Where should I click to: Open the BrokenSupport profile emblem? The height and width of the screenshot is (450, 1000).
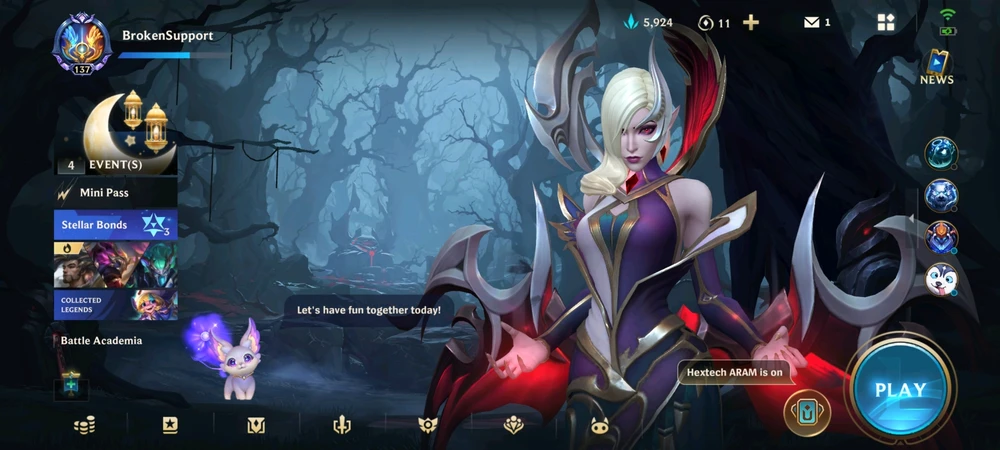[82, 44]
